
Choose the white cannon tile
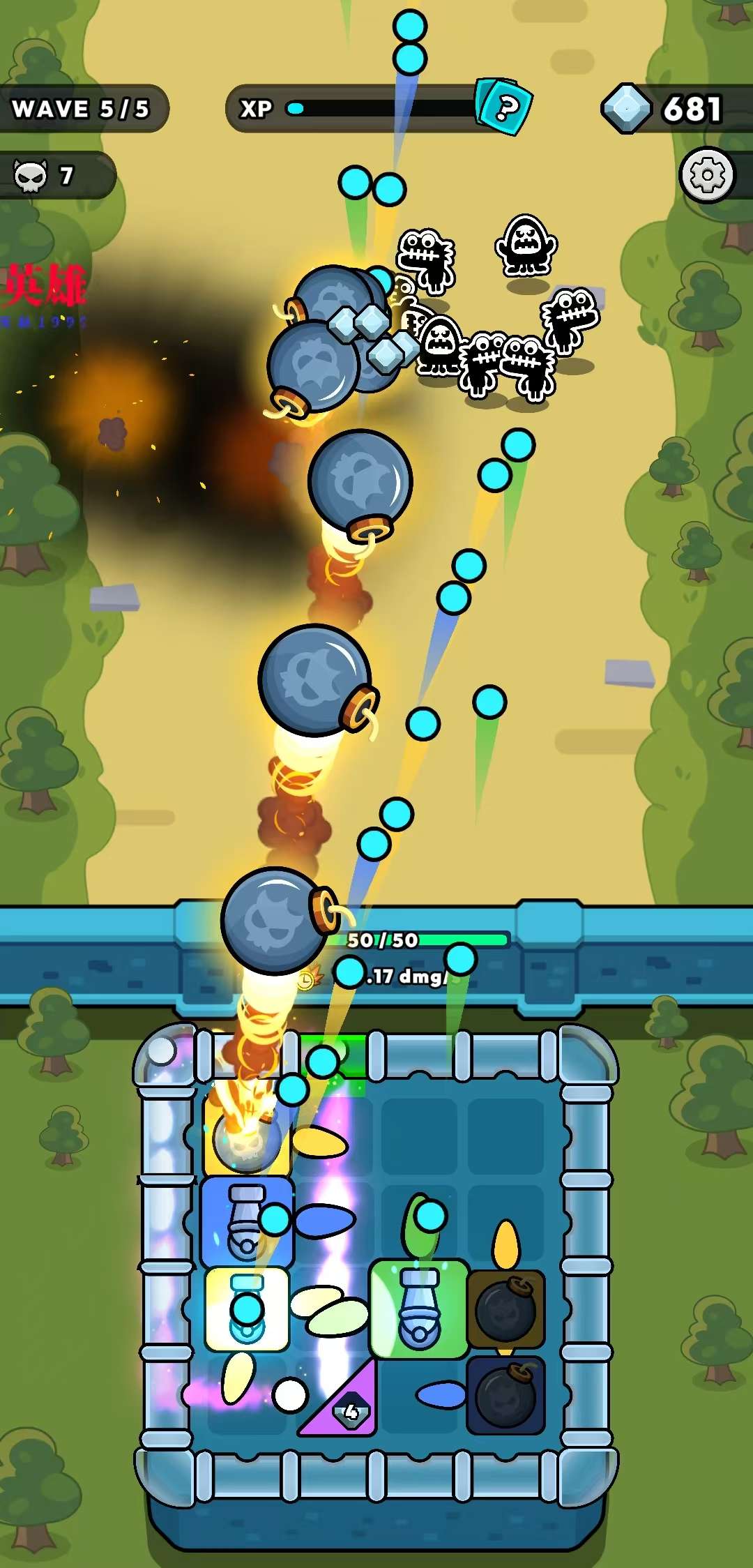(x=247, y=1309)
